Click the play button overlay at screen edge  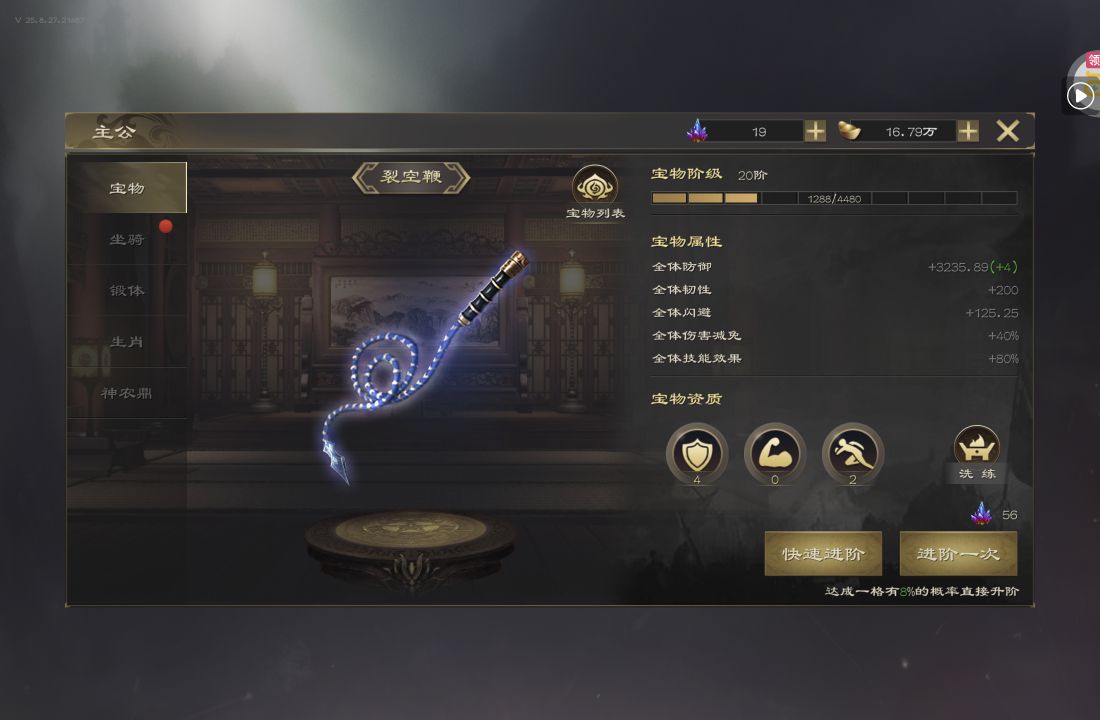click(1080, 95)
